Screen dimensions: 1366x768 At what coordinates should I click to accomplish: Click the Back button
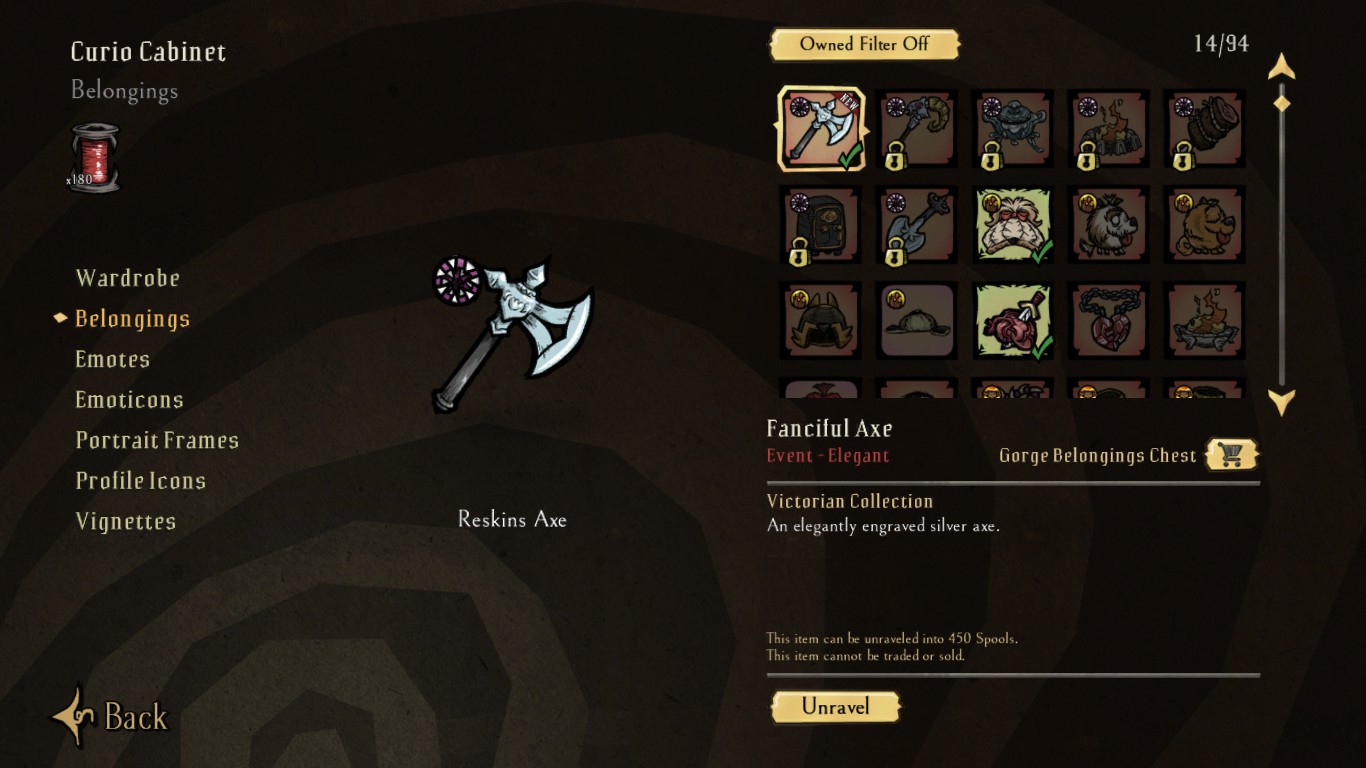[112, 716]
